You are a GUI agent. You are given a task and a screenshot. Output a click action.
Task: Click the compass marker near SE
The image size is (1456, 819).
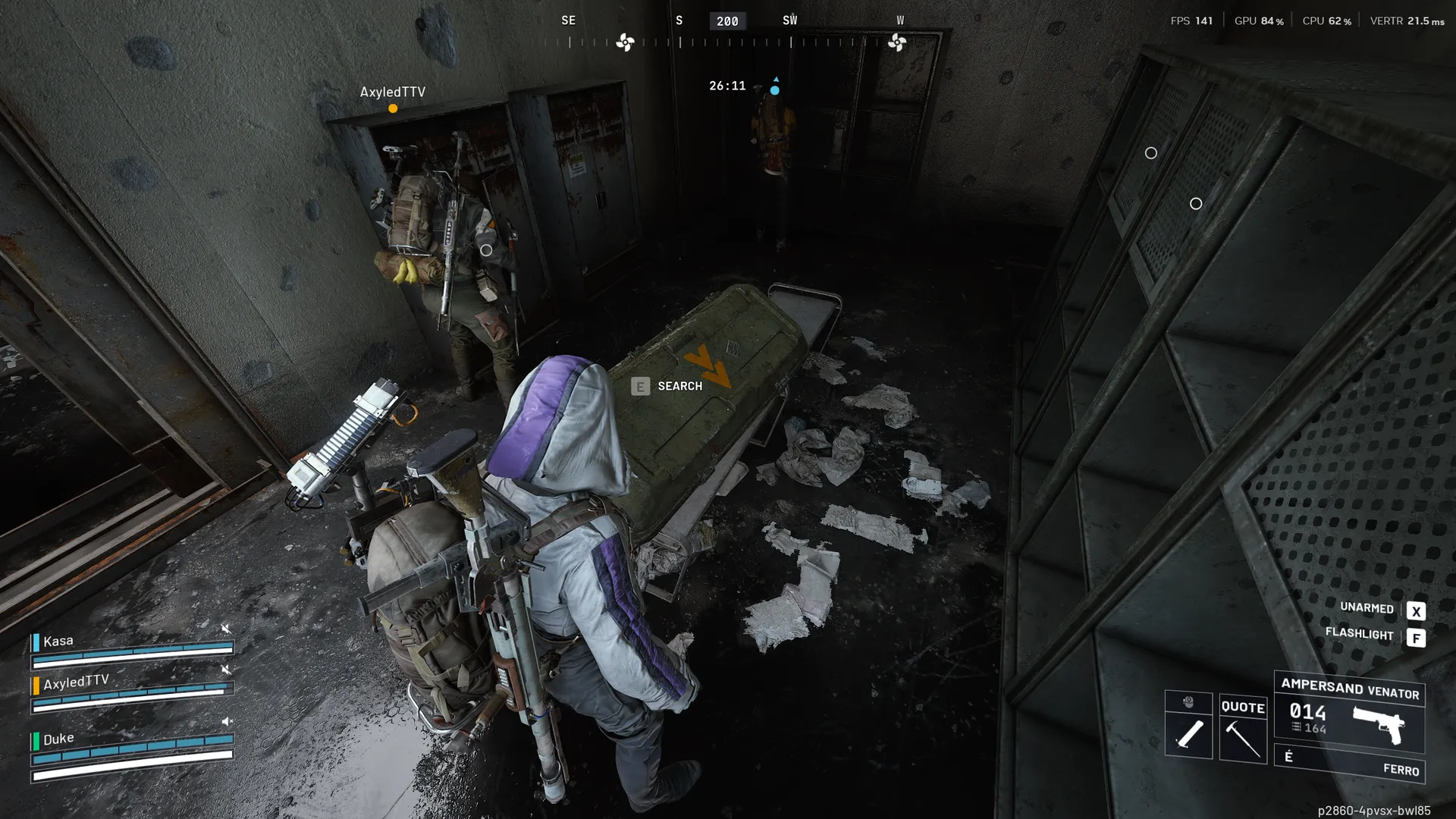(625, 42)
